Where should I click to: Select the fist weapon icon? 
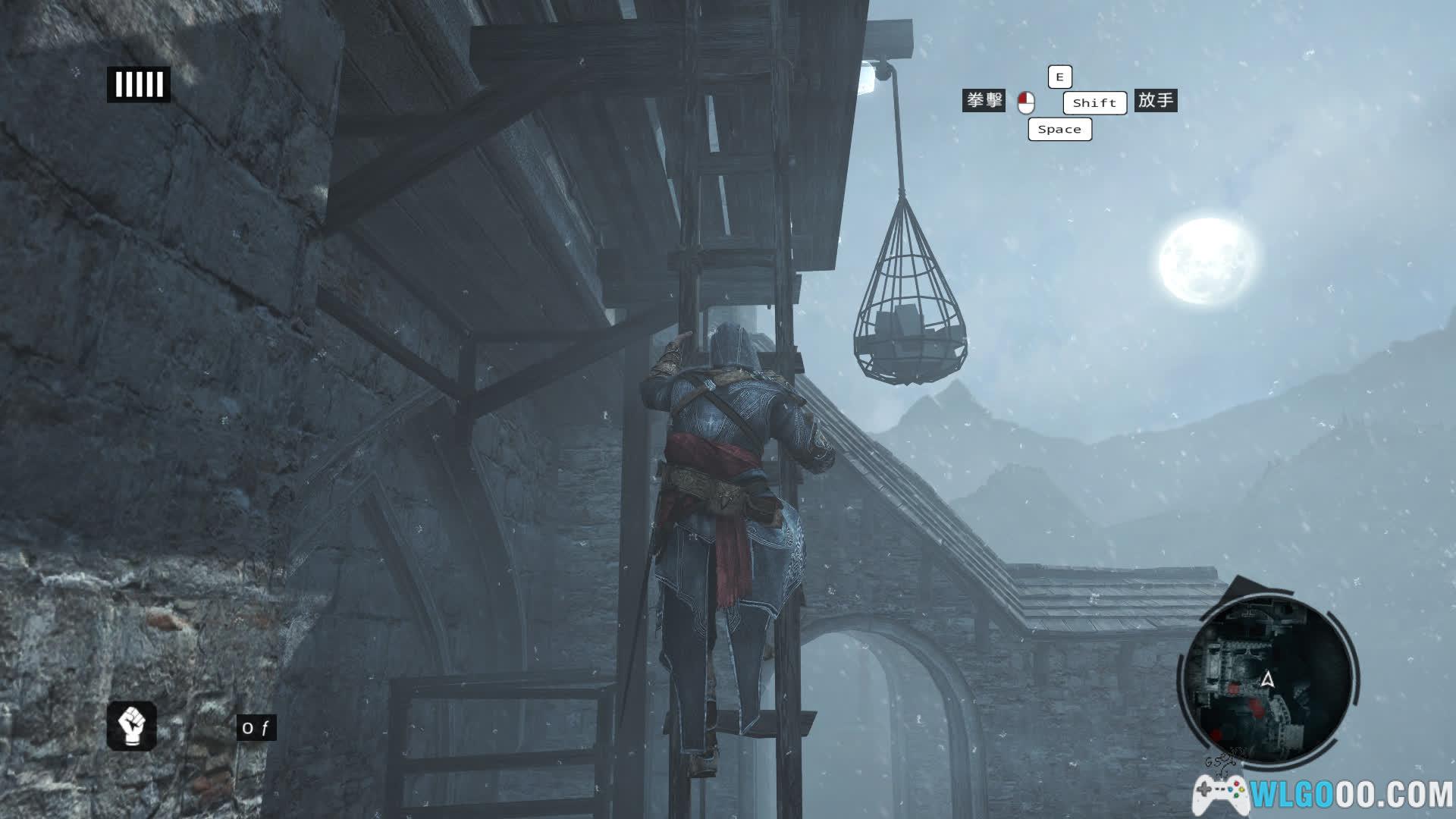click(132, 726)
